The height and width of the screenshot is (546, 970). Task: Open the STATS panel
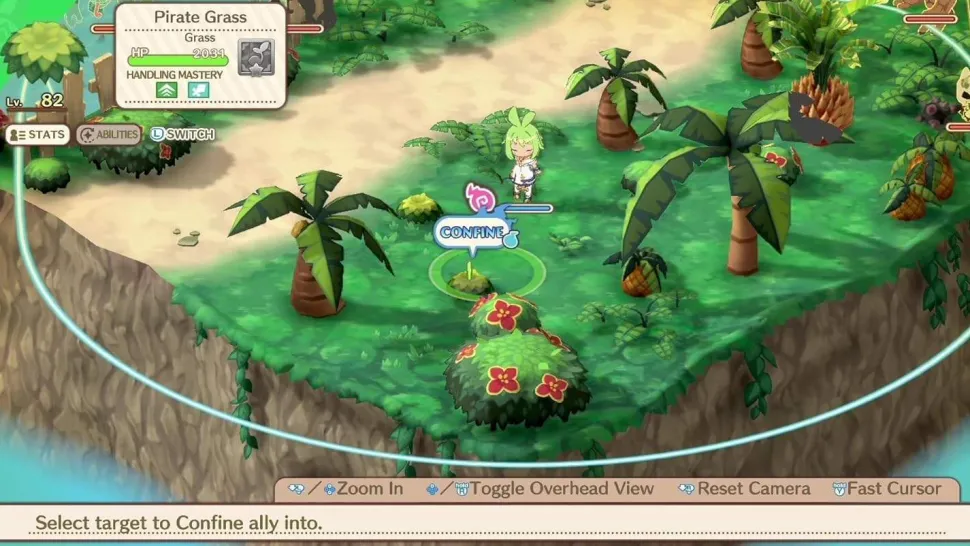click(x=37, y=134)
